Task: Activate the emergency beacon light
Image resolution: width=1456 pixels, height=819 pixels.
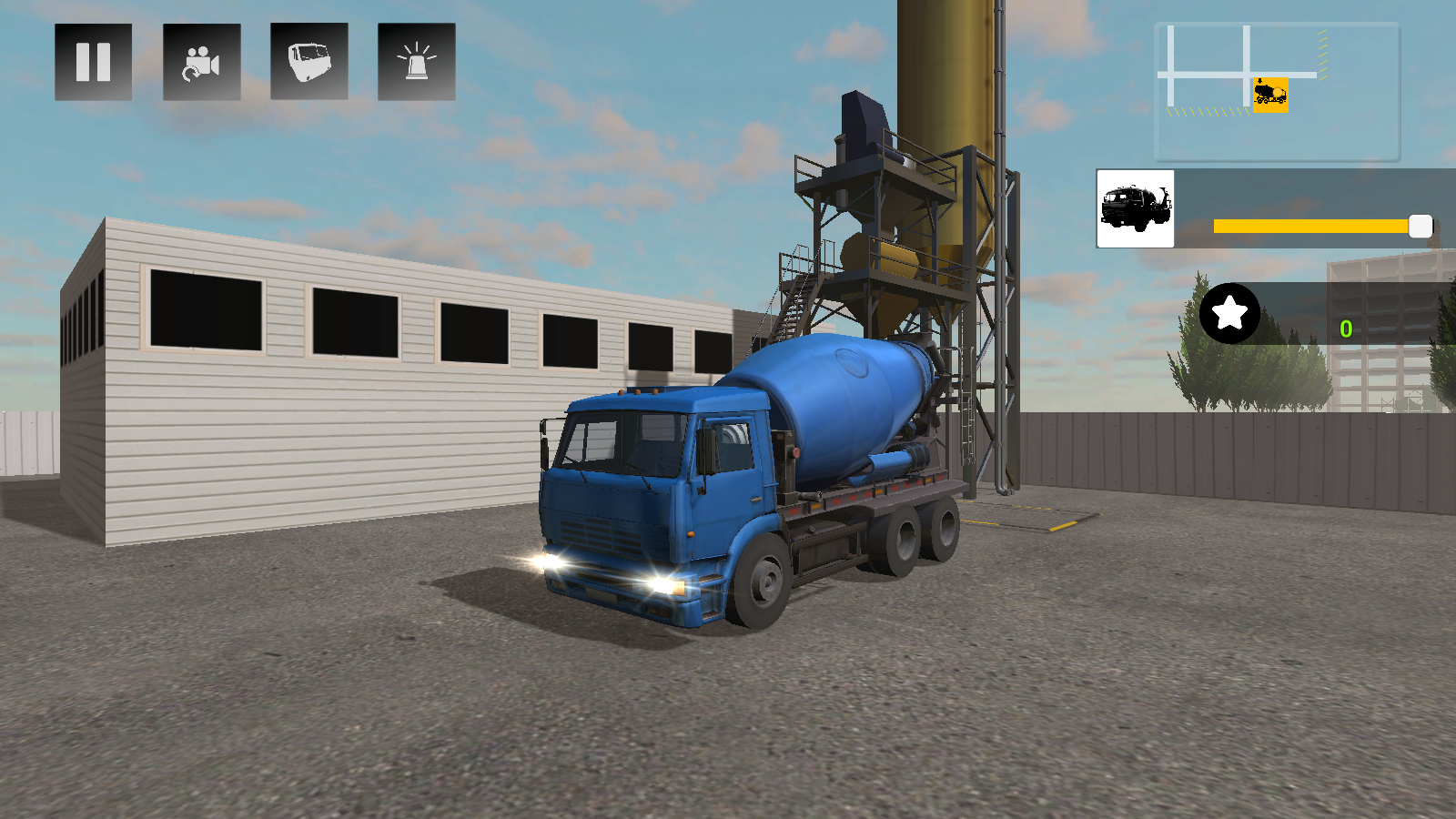Action: (x=416, y=63)
